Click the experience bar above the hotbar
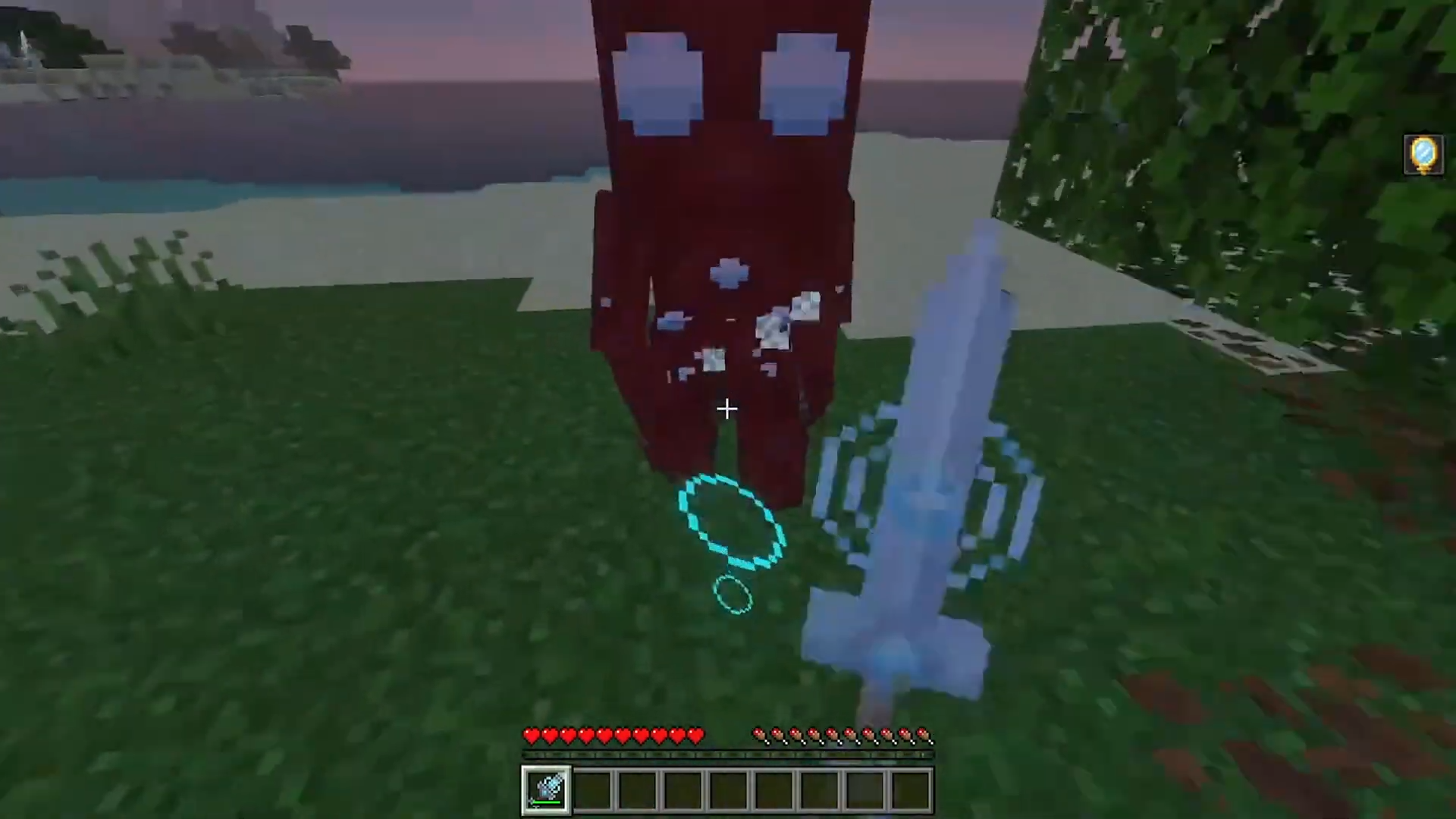Image resolution: width=1456 pixels, height=819 pixels. (x=726, y=755)
